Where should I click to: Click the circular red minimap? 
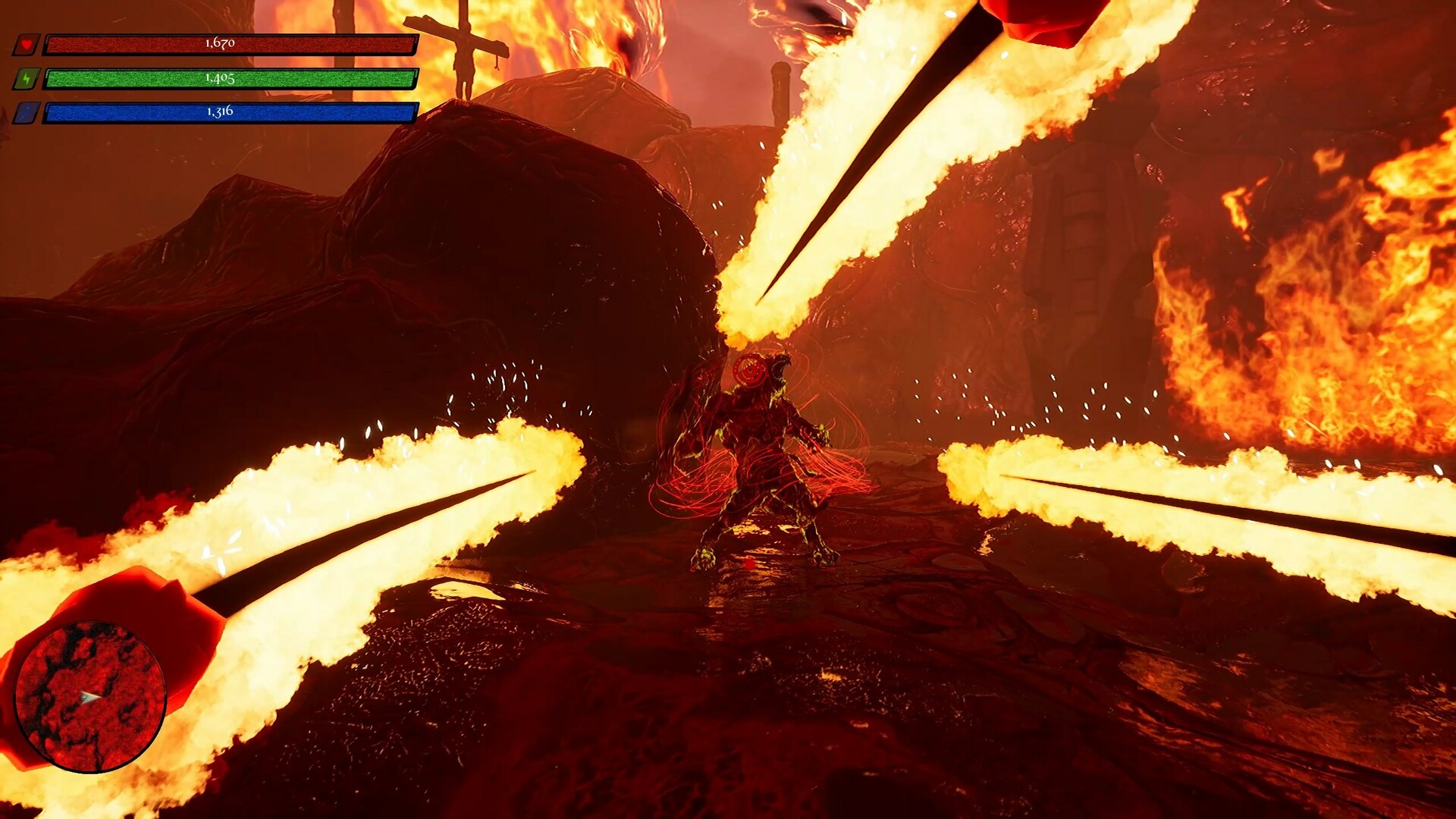90,697
